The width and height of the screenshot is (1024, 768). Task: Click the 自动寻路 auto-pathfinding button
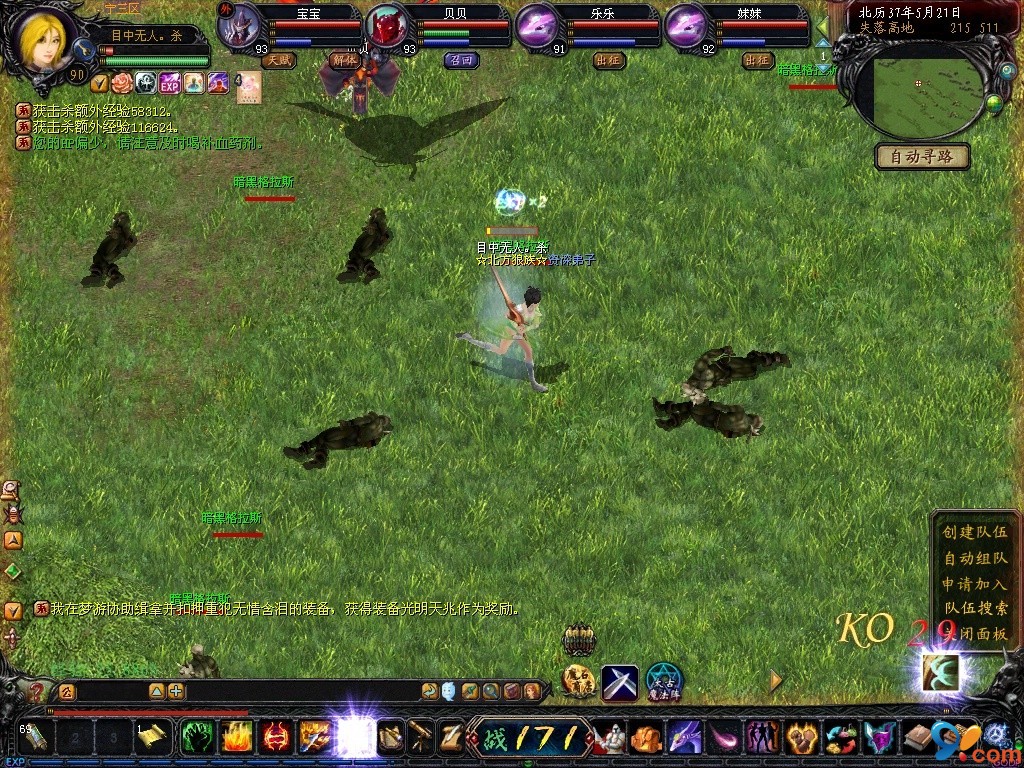point(922,157)
